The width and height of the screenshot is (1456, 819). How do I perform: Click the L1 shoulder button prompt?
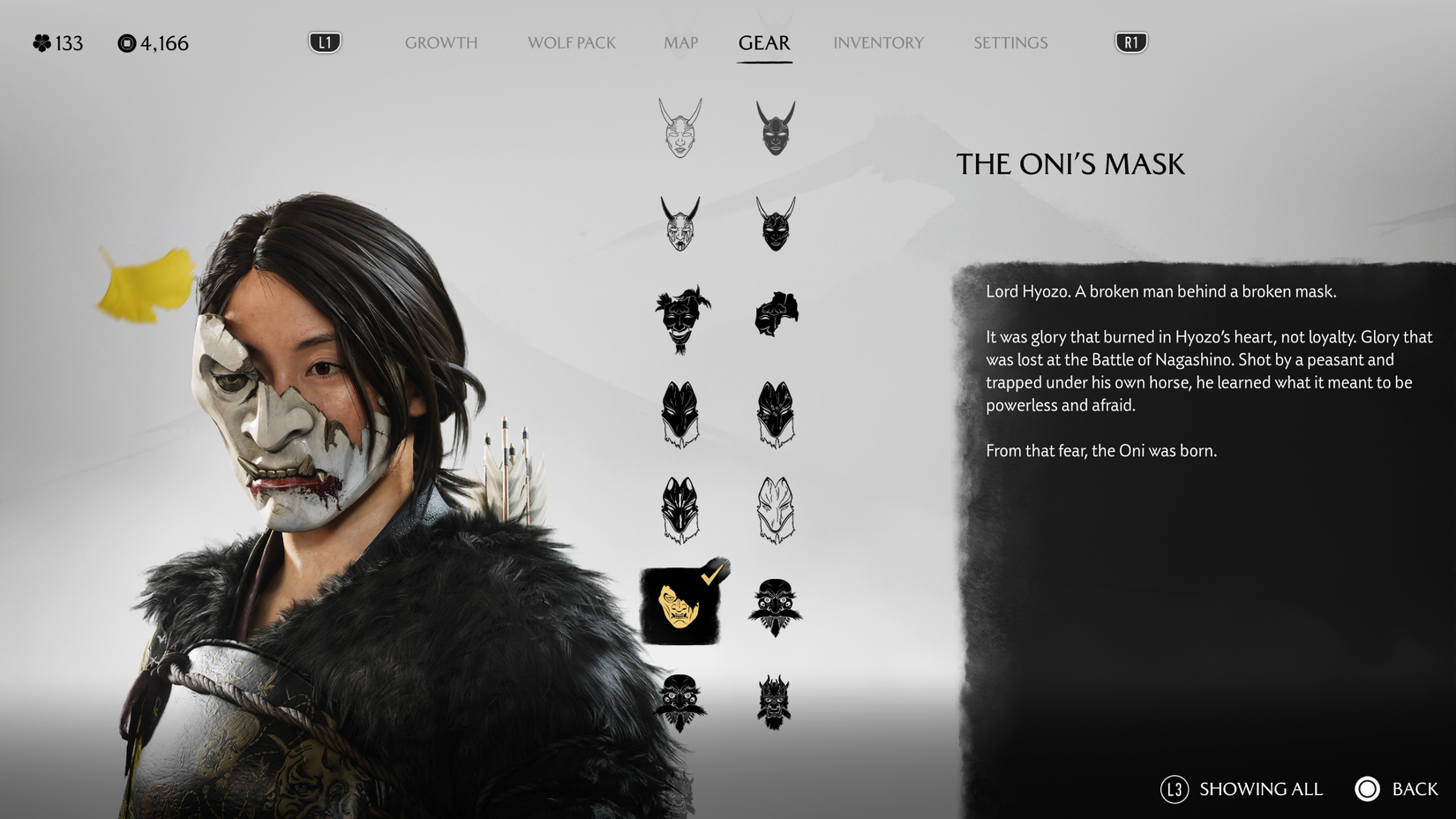(x=324, y=41)
